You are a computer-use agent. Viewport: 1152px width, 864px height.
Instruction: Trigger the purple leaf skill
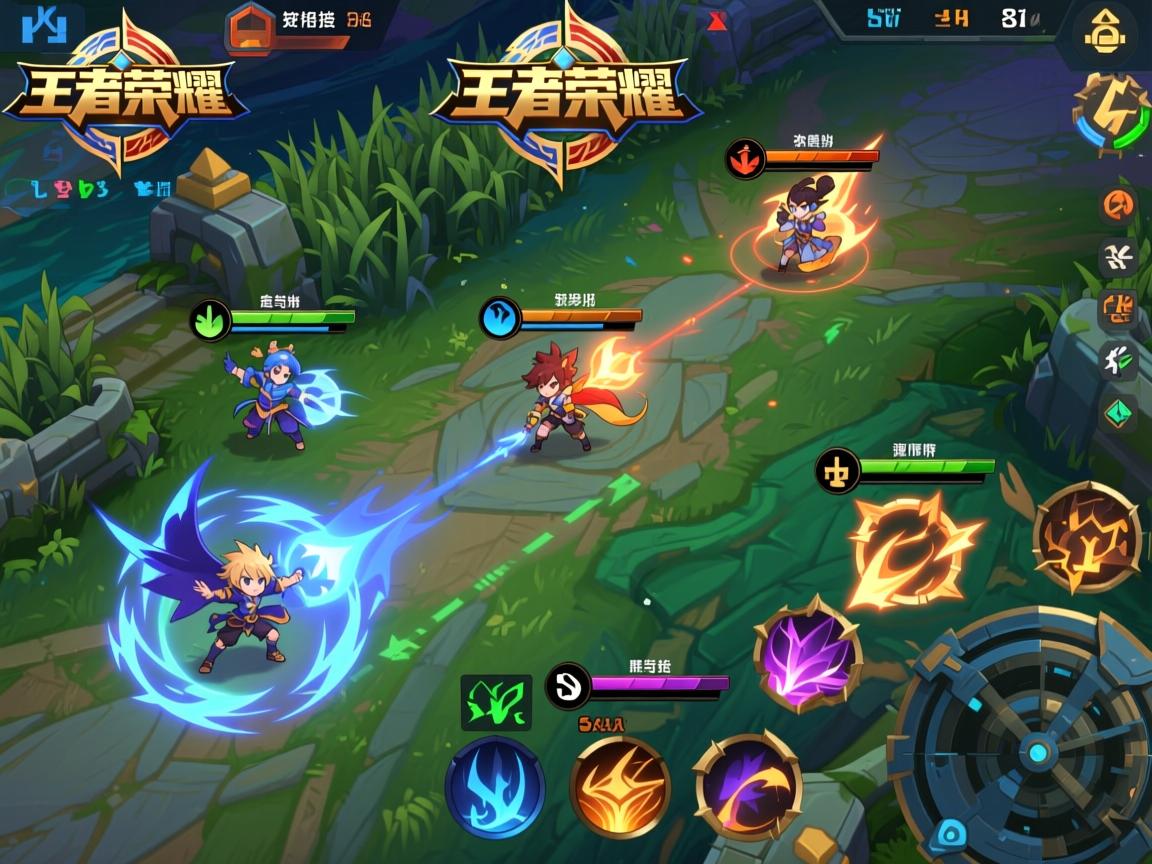click(x=808, y=655)
